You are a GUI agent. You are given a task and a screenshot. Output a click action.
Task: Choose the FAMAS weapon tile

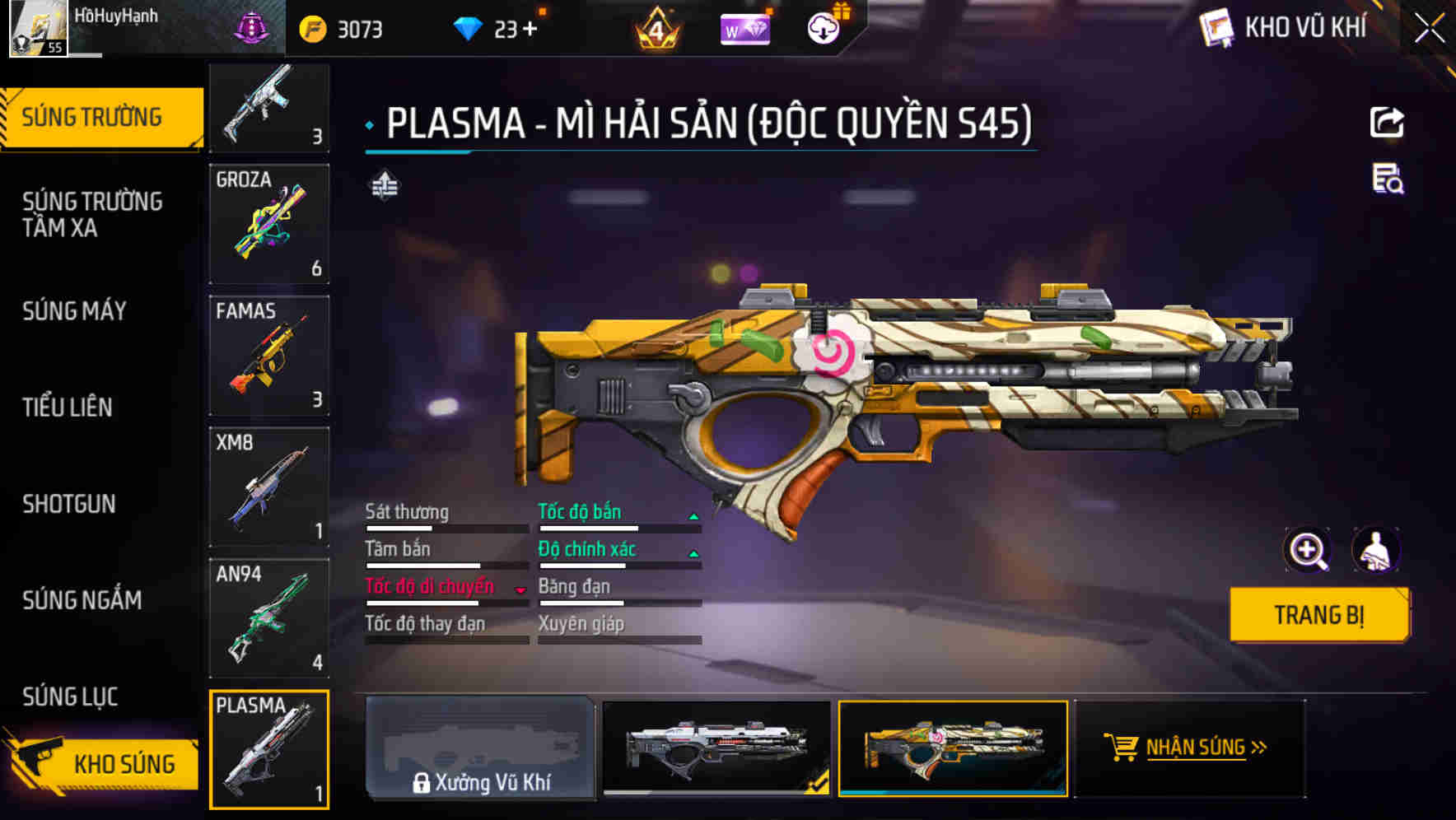pos(269,356)
